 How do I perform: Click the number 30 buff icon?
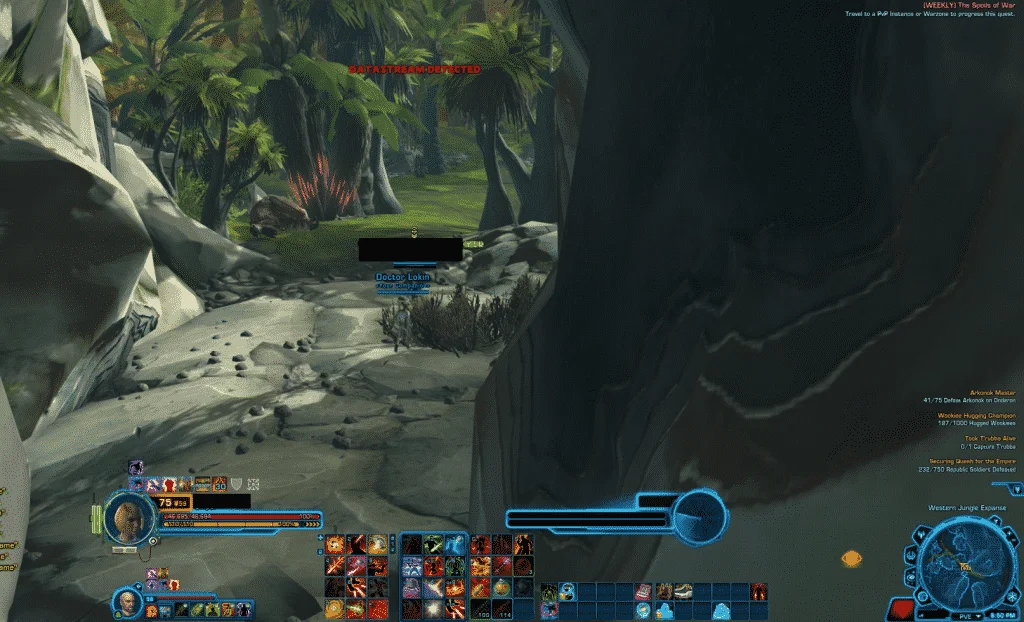[x=218, y=483]
